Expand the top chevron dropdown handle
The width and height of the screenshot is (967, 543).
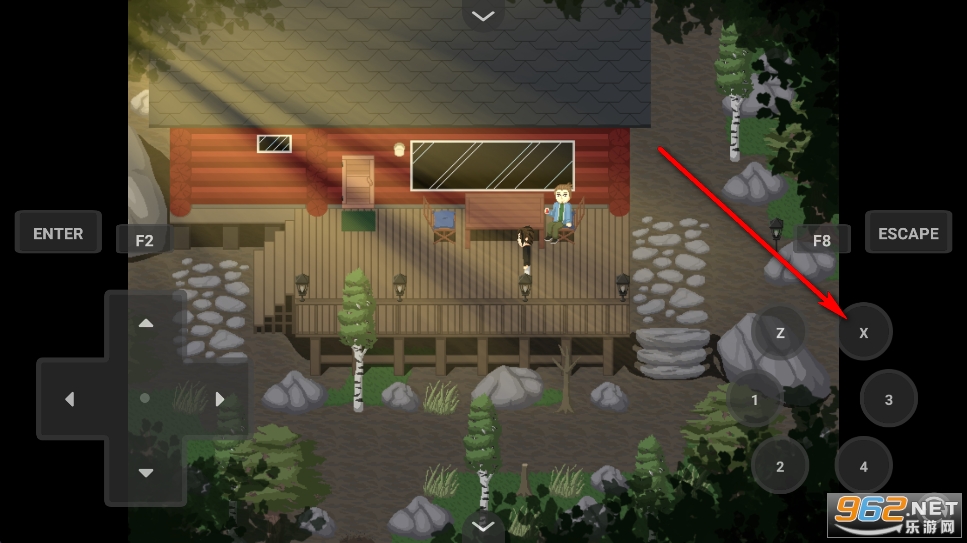(x=483, y=15)
